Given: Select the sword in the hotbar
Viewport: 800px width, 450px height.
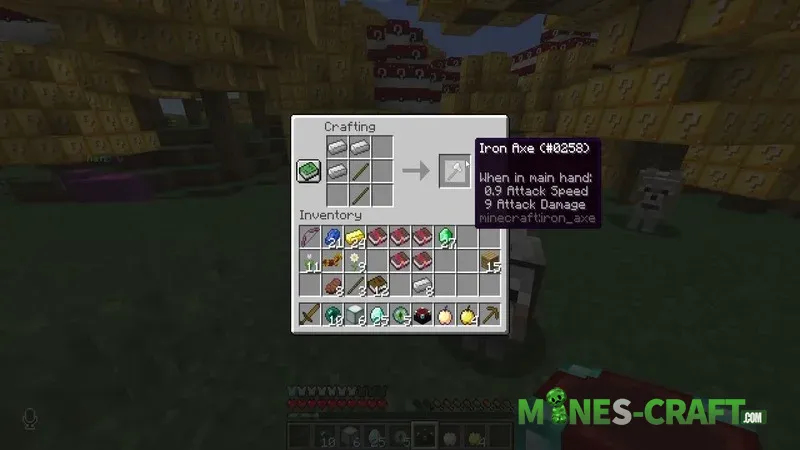Looking at the screenshot, I should point(310,316).
